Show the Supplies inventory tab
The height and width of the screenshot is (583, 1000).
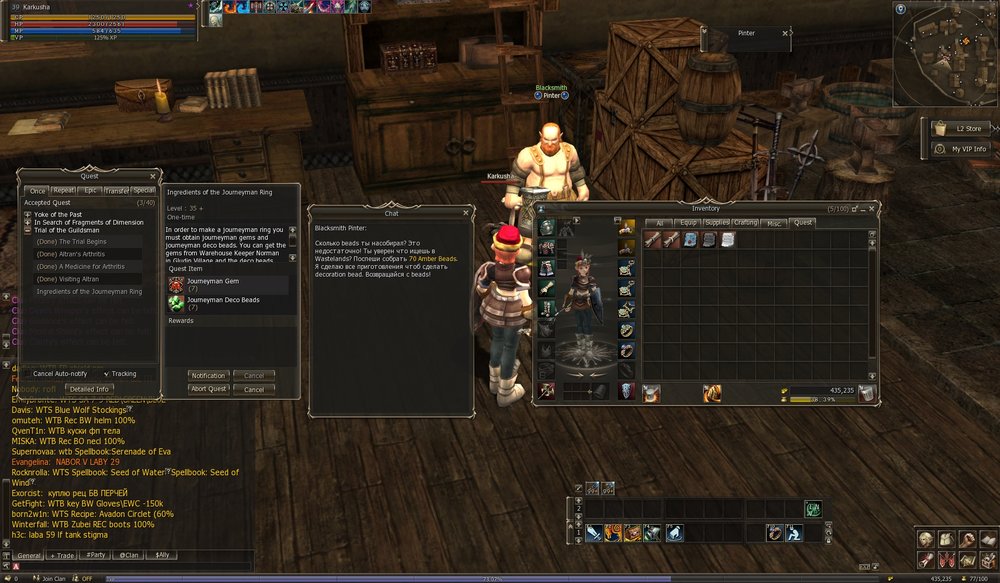click(716, 223)
